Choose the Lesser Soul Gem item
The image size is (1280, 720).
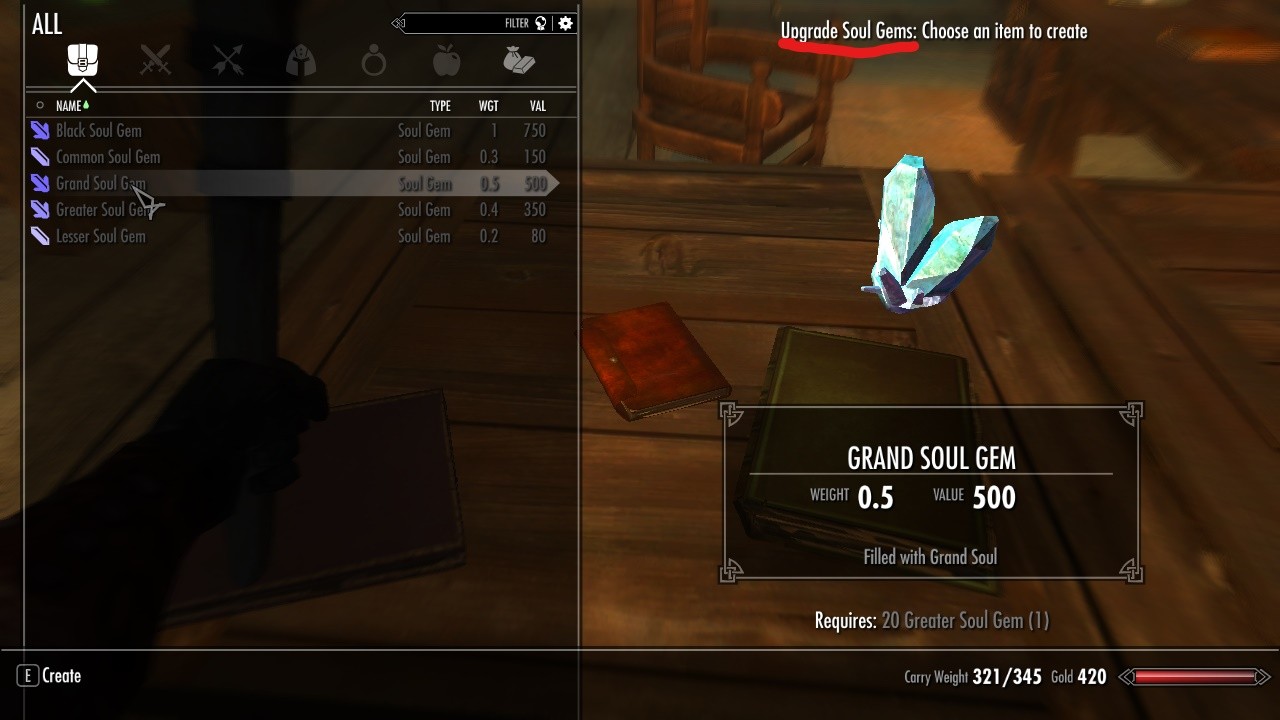coord(100,237)
